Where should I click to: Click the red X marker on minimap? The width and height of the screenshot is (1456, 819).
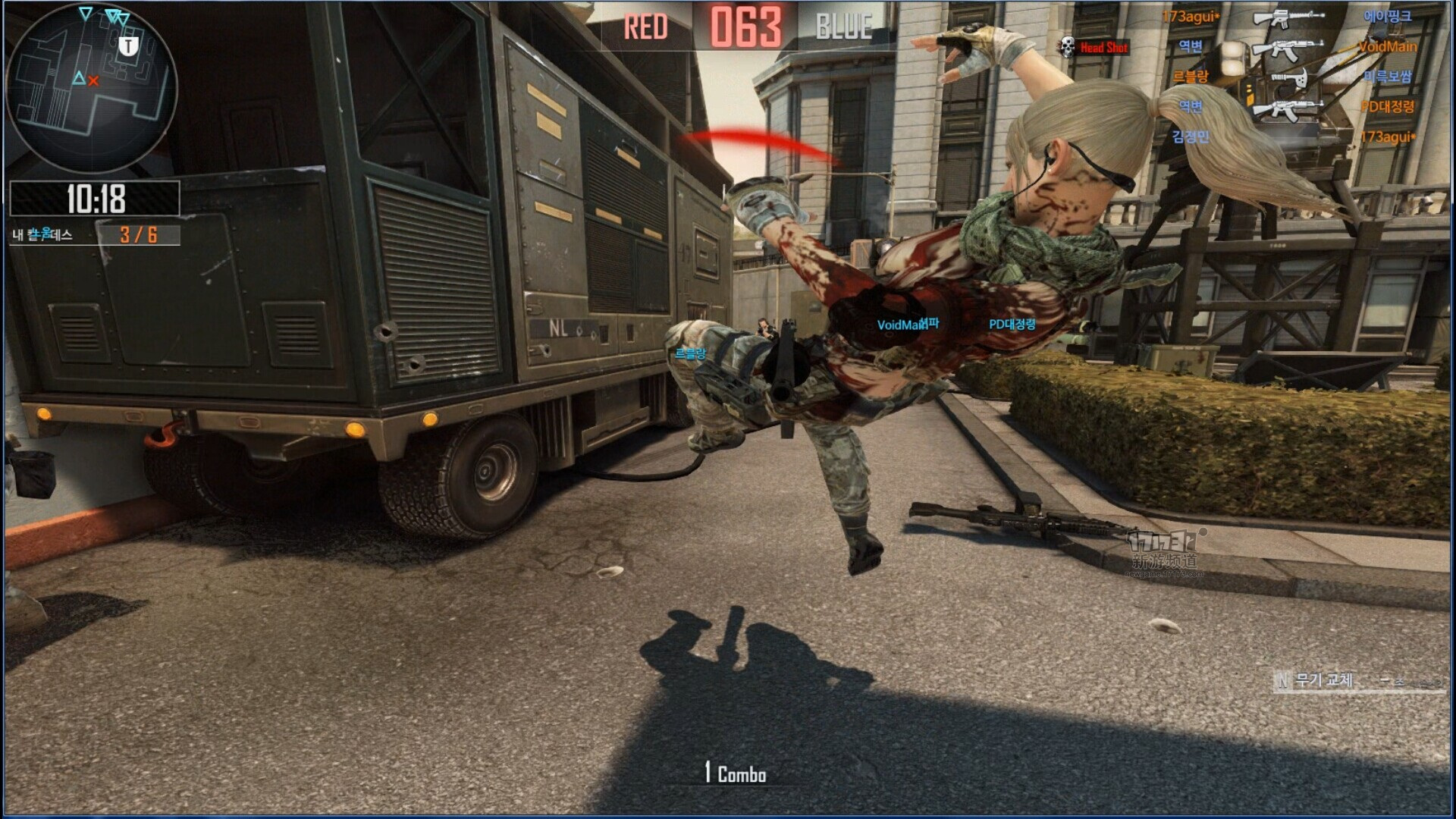pos(93,80)
